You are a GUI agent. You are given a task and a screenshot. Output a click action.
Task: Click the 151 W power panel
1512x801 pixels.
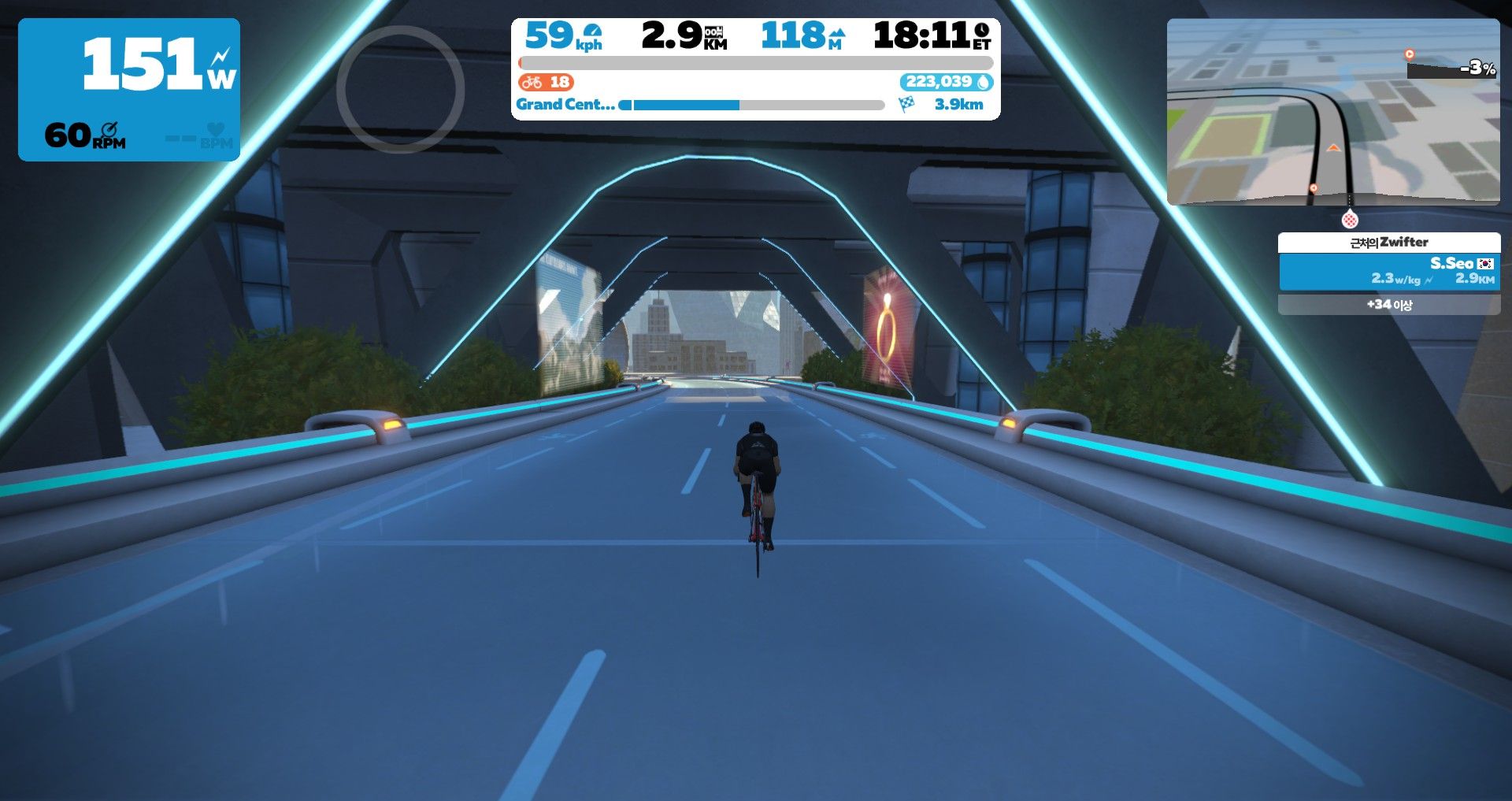pyautogui.click(x=129, y=89)
